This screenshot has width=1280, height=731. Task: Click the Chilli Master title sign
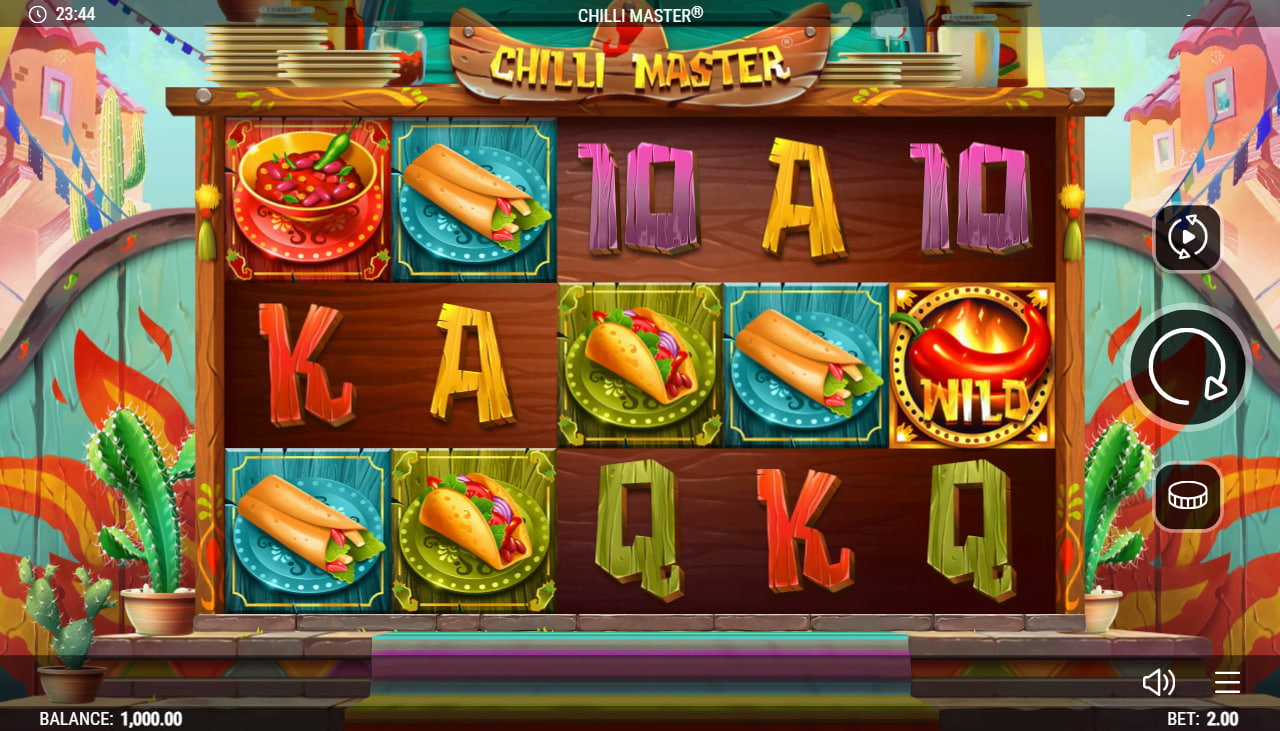[x=638, y=62]
